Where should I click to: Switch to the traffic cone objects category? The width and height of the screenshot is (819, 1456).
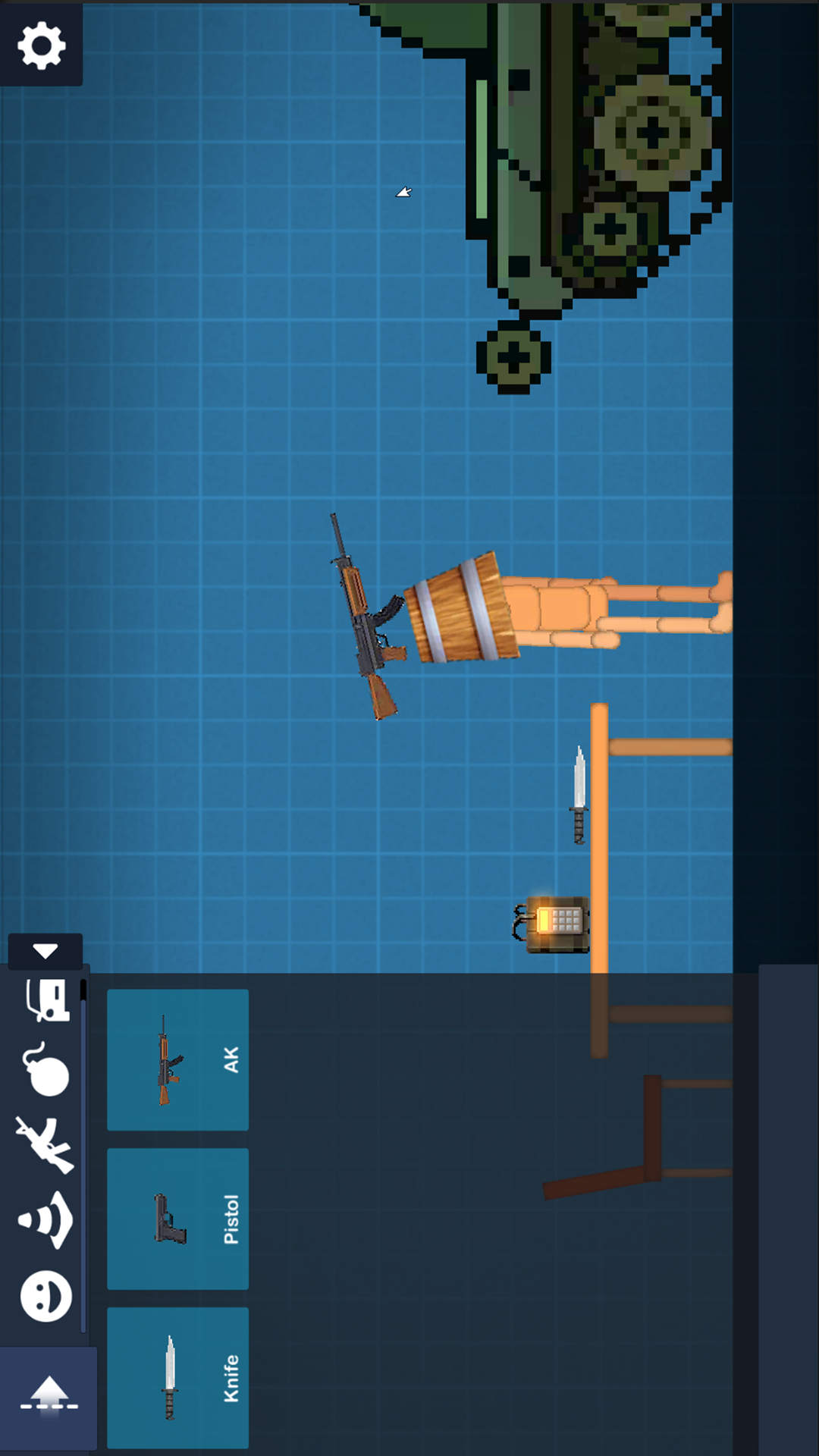point(45,1219)
